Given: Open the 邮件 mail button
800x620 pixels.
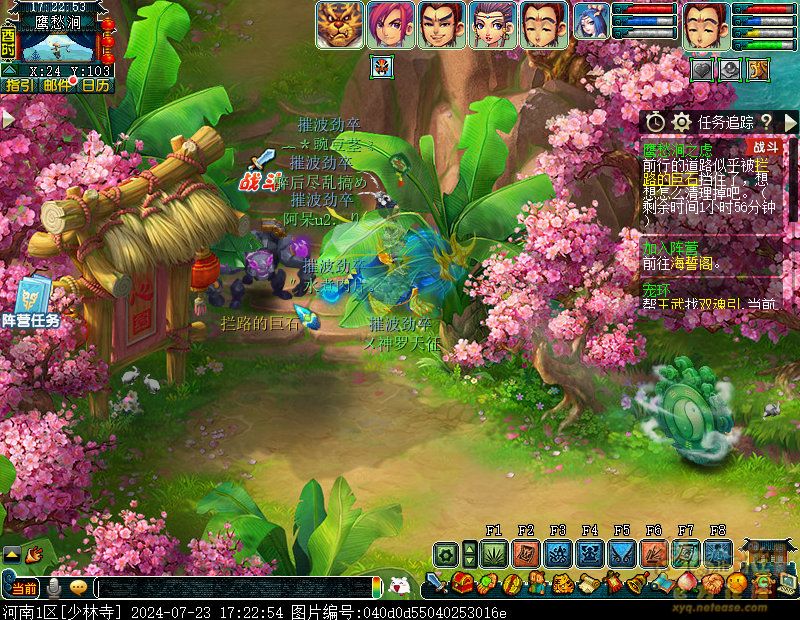Looking at the screenshot, I should [58, 86].
